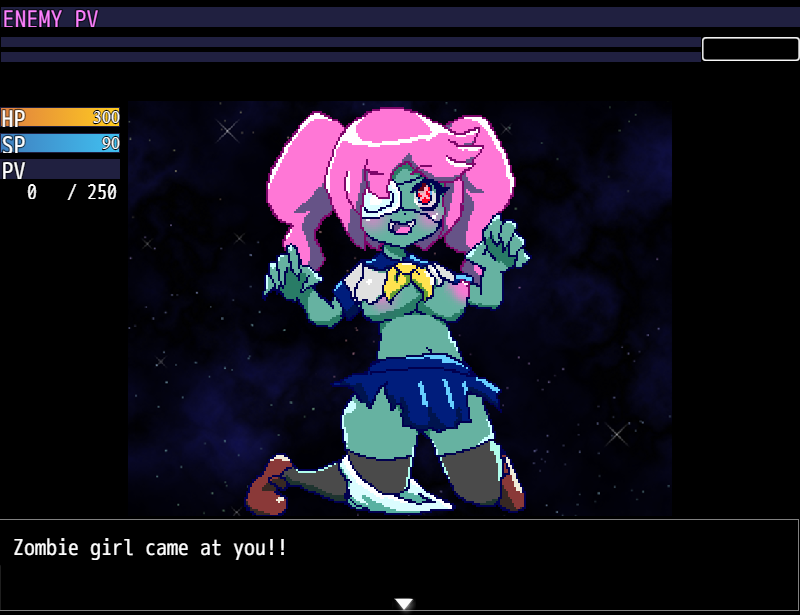This screenshot has width=800, height=615.
Task: Advance the dialogue with the white arrow
Action: (403, 604)
